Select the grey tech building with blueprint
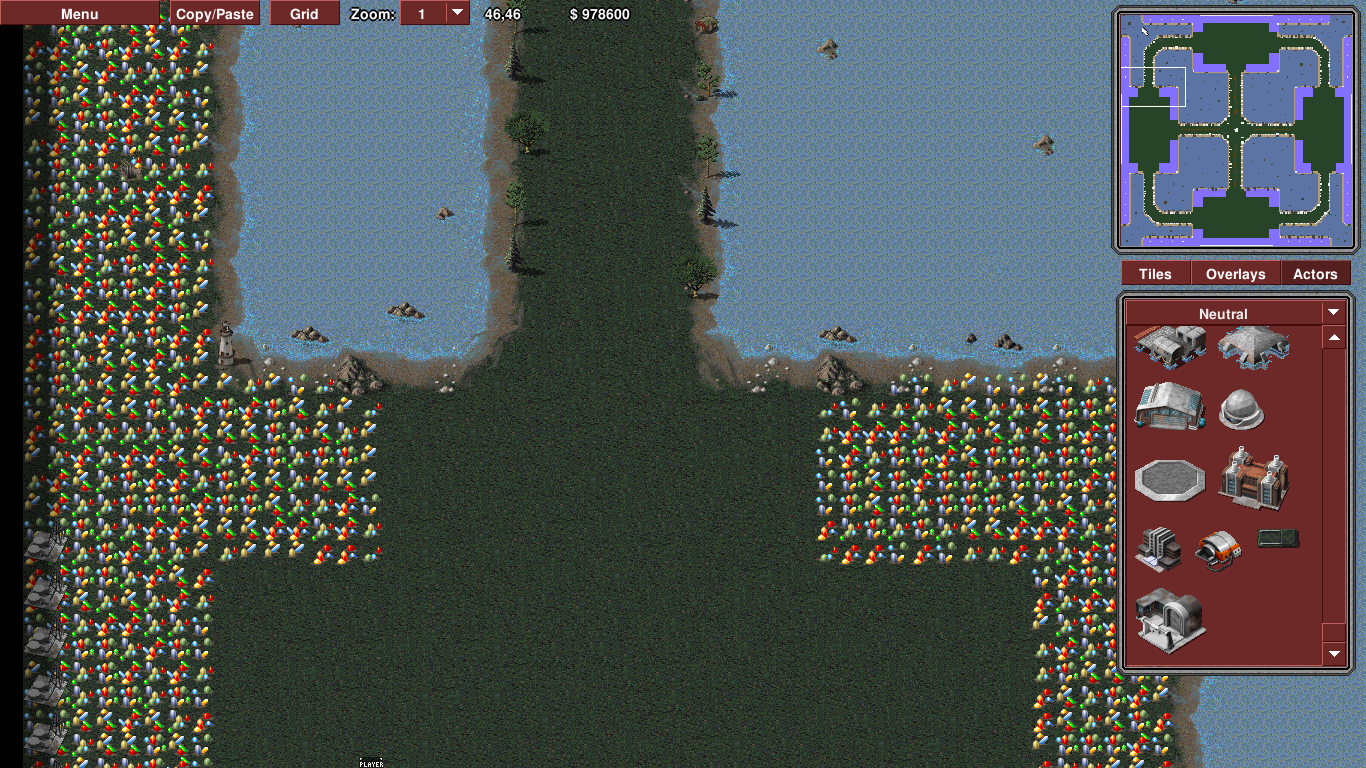1366x768 pixels. [x=1158, y=548]
